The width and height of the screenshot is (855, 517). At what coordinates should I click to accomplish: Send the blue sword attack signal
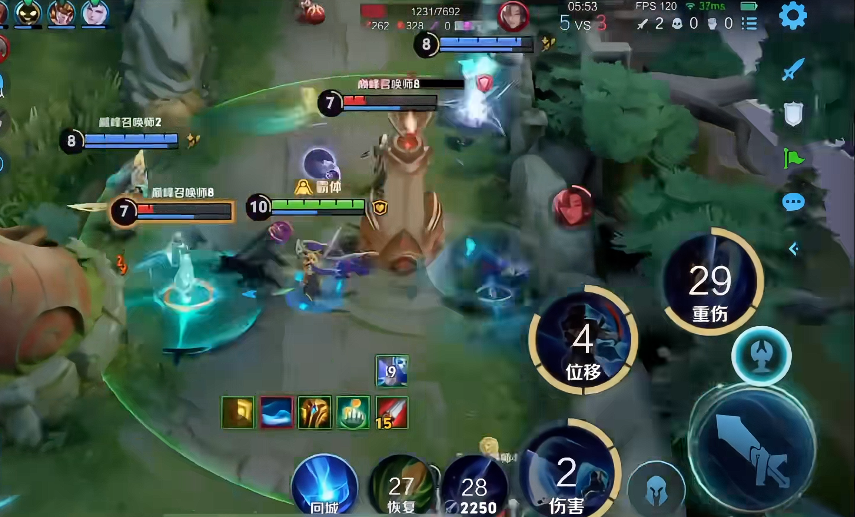pyautogui.click(x=793, y=71)
